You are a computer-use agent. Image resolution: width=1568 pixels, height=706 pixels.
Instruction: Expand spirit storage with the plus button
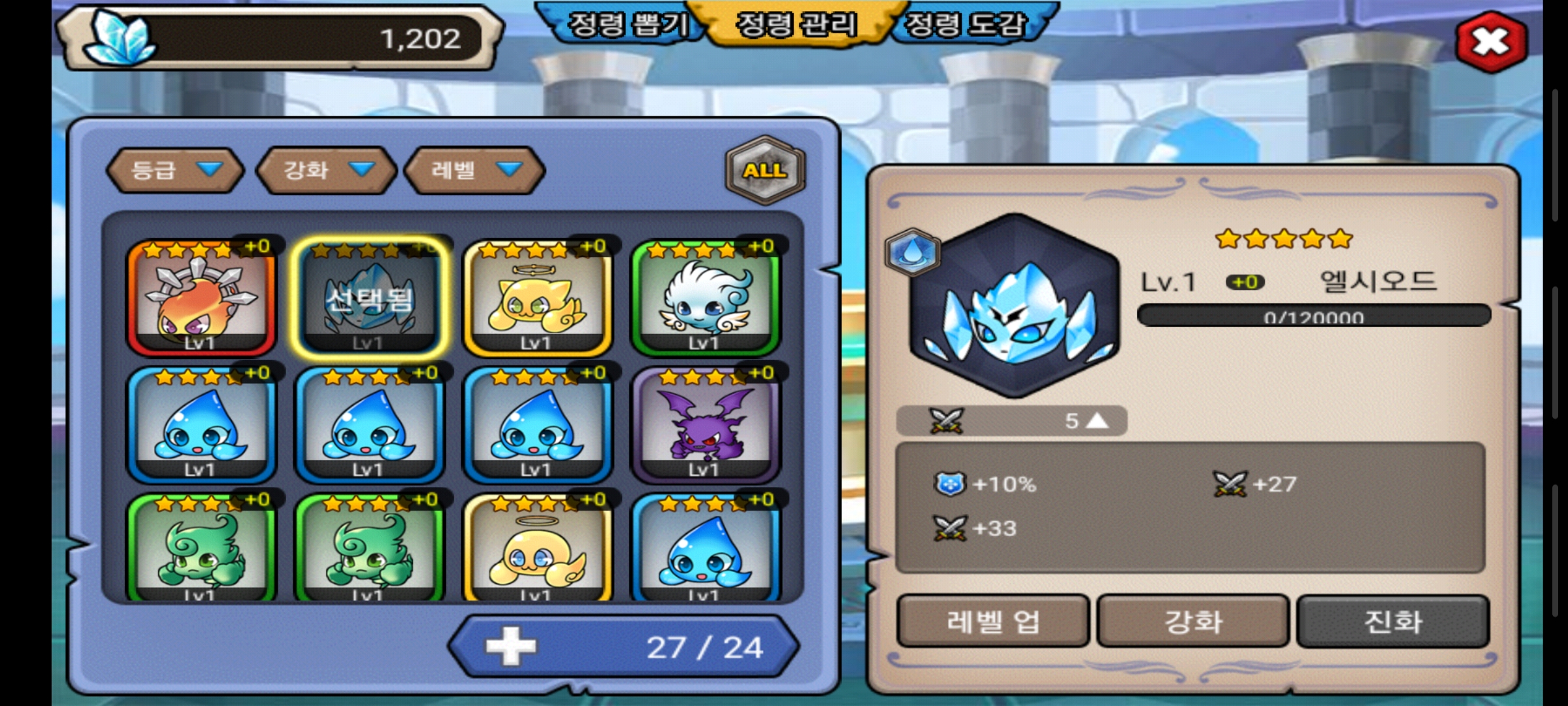511,647
